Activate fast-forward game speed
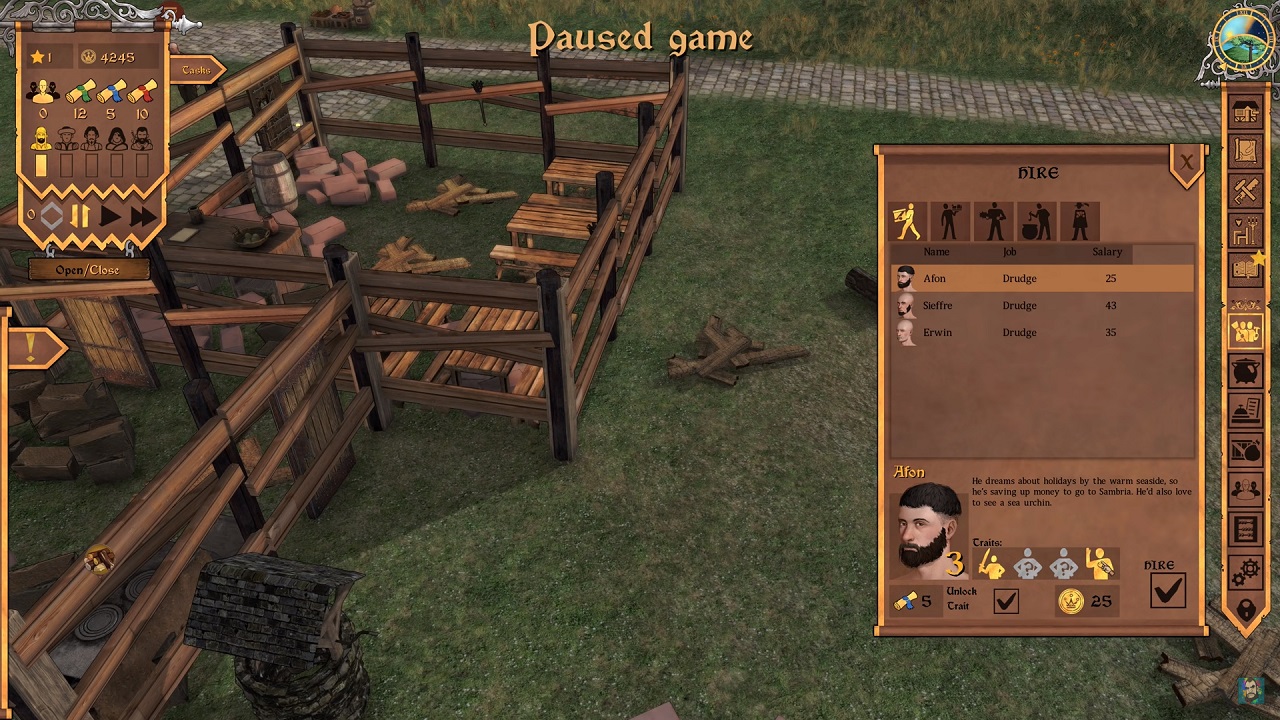 point(142,215)
